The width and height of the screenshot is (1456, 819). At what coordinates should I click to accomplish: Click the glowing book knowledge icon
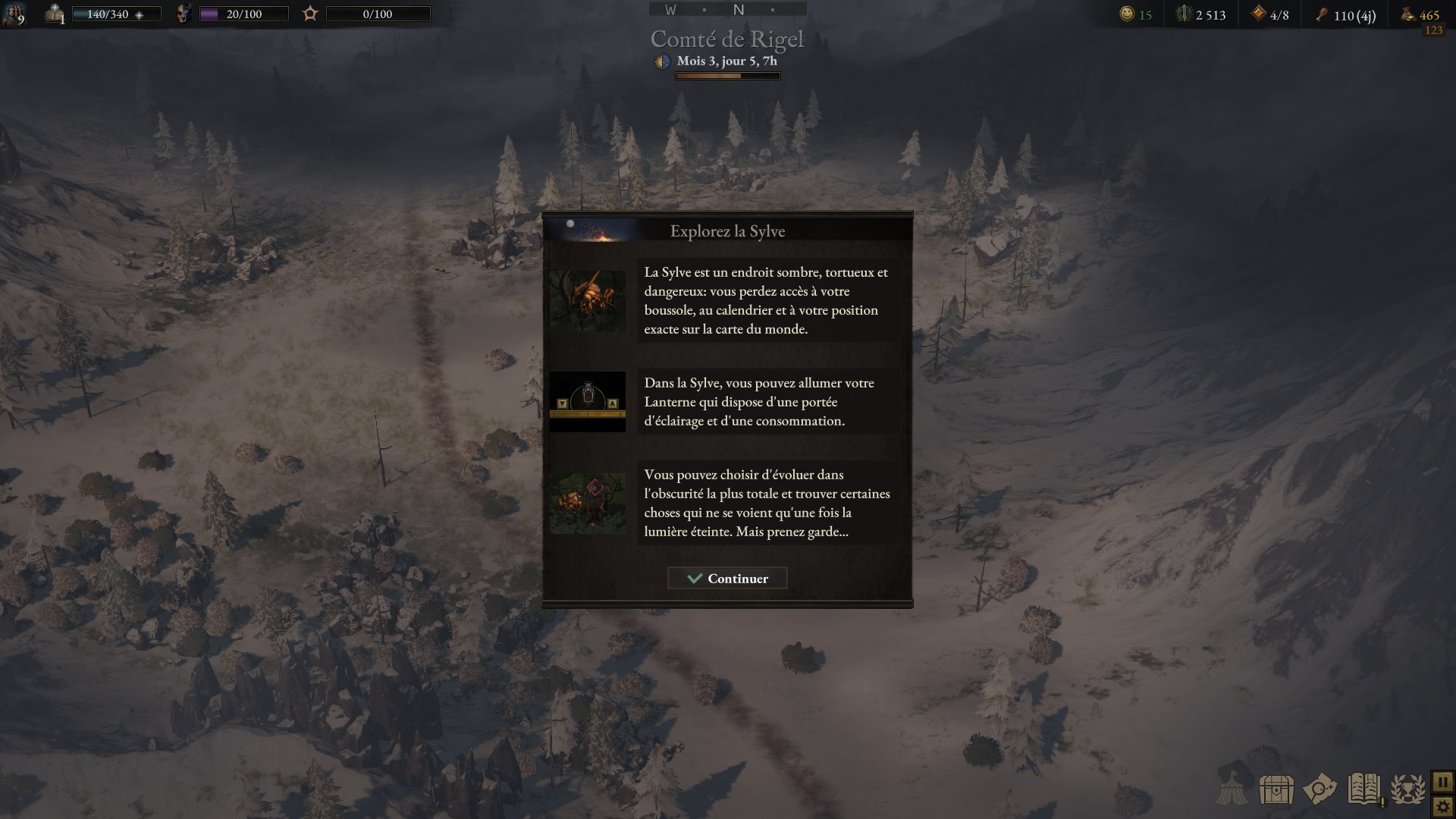[x=55, y=14]
